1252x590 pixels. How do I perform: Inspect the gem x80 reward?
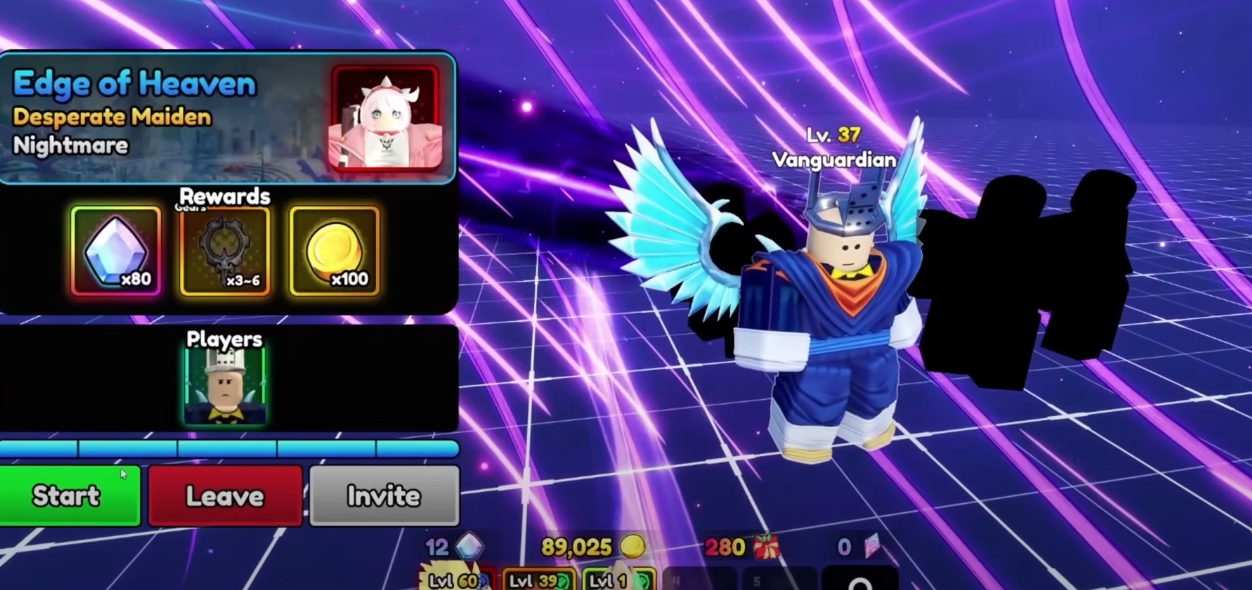coord(116,251)
